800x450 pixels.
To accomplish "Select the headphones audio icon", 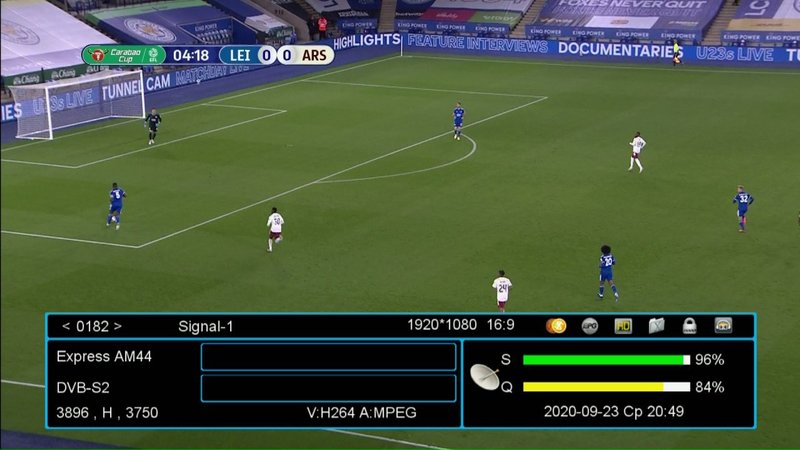I will pos(723,325).
